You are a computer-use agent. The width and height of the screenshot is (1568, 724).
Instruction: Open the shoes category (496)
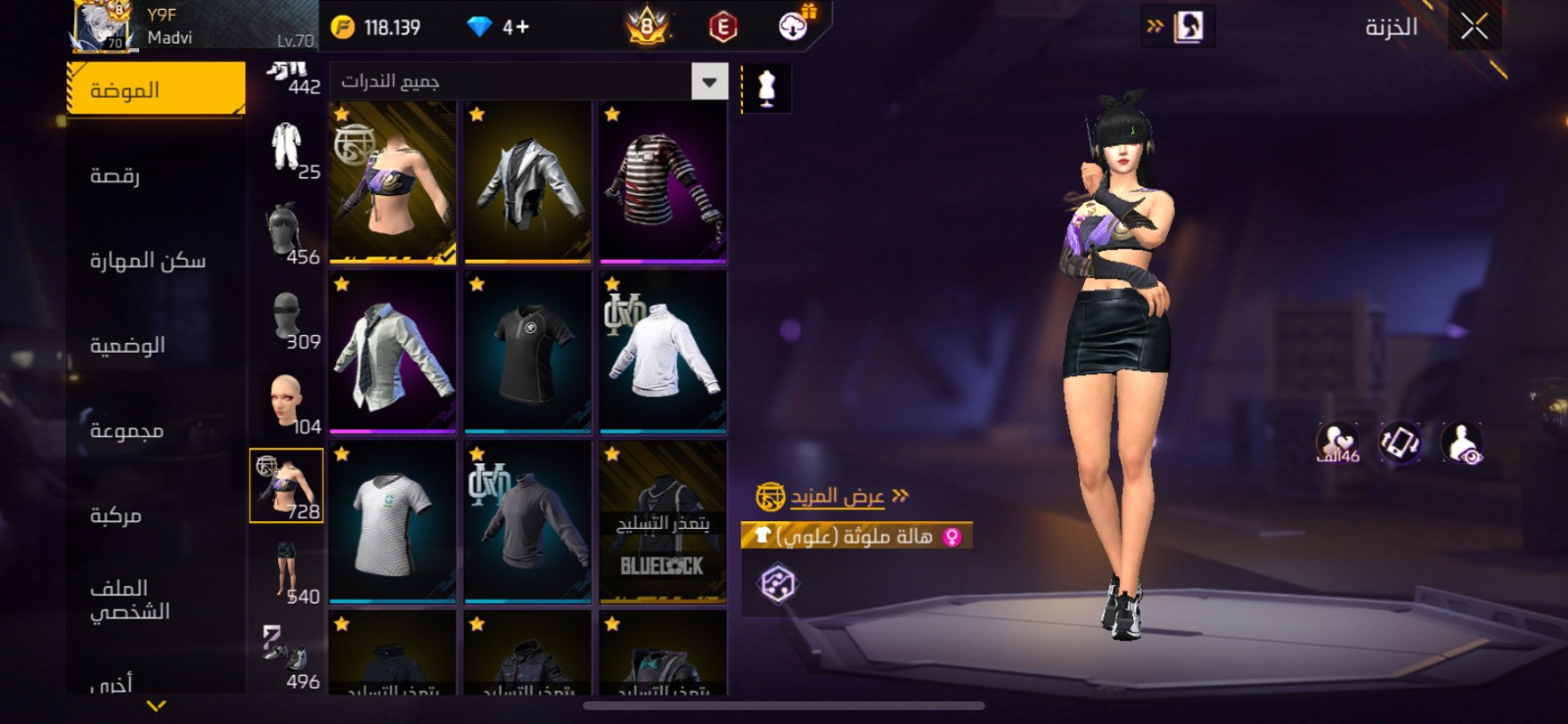pos(287,656)
